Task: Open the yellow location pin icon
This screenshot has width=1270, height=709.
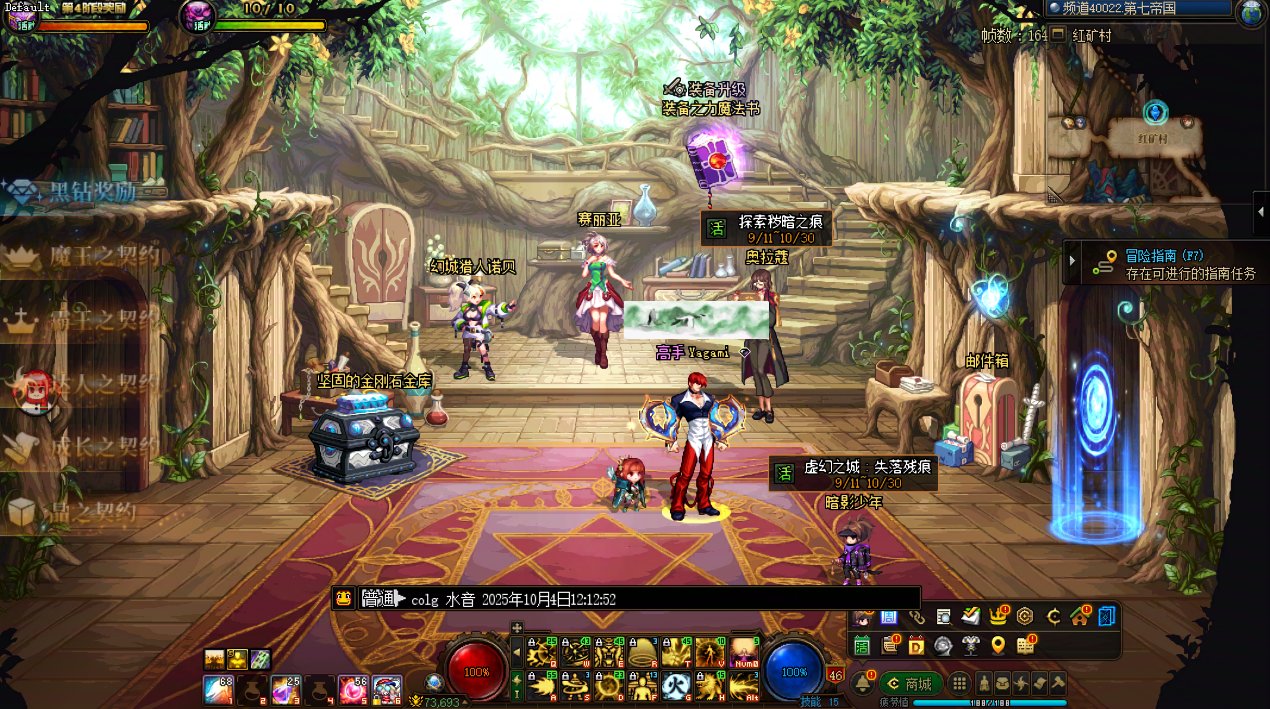Action: (x=997, y=645)
